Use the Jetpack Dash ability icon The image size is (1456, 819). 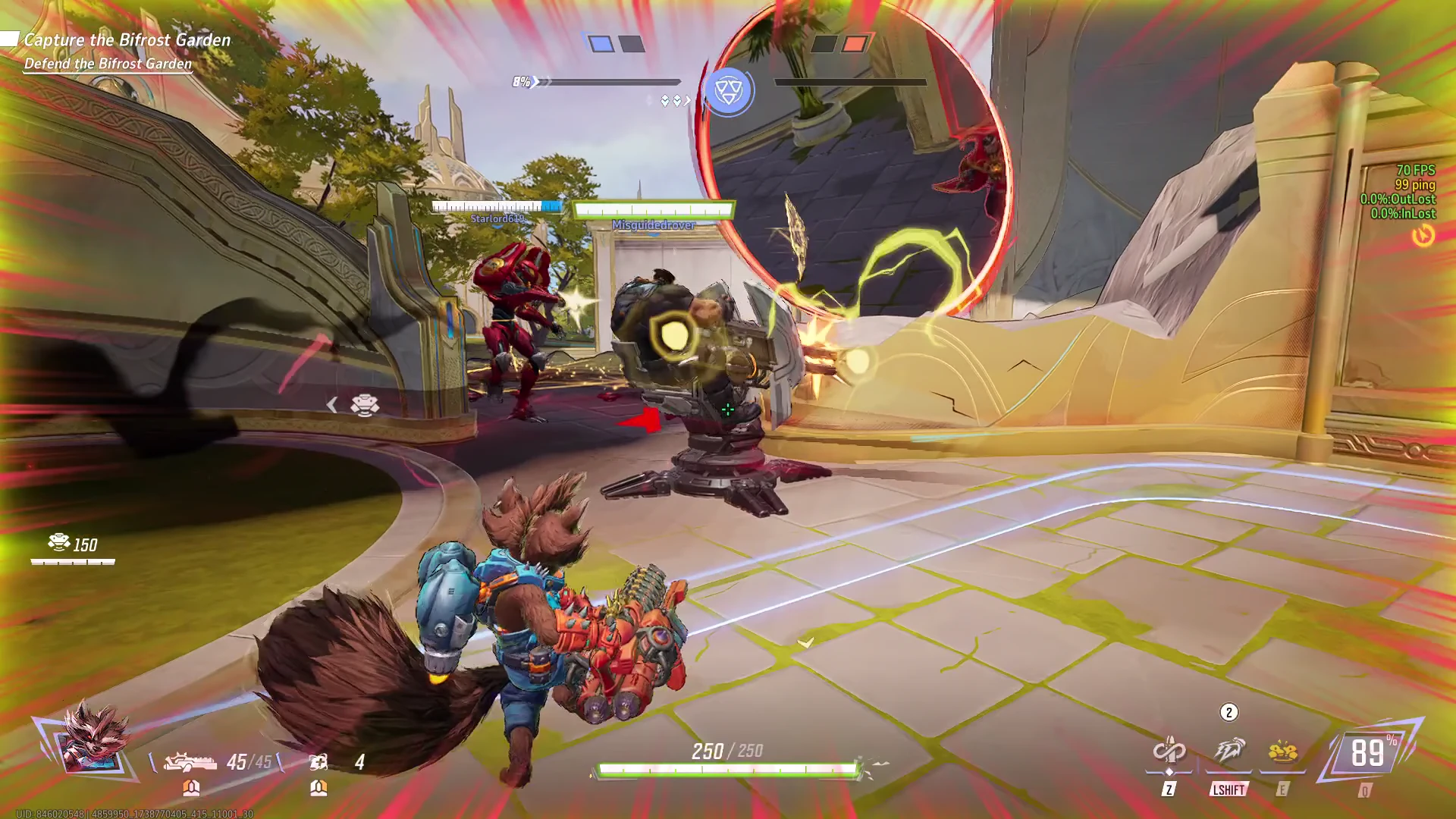coord(1228,751)
